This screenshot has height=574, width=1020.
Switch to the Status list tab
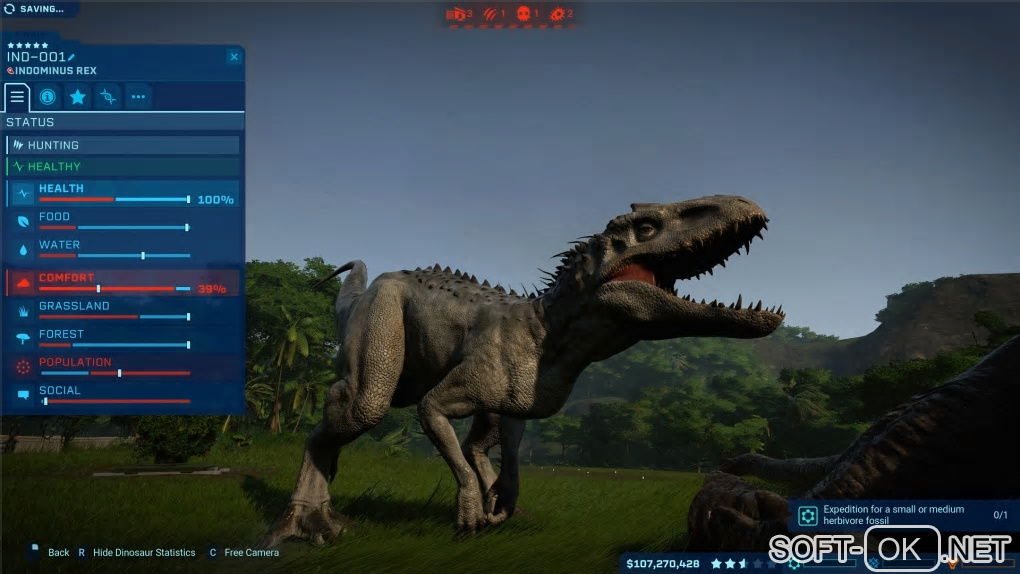[17, 97]
